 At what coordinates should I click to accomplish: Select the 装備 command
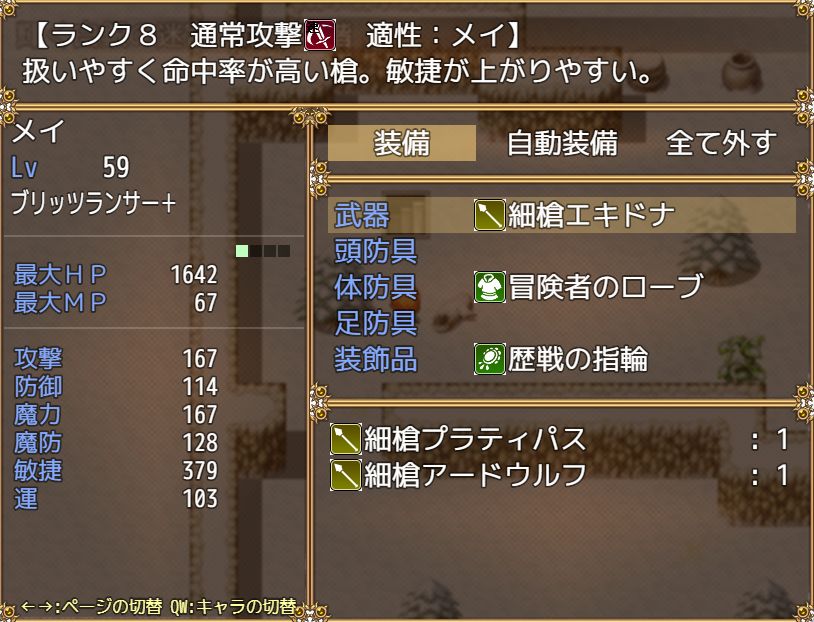(x=402, y=143)
